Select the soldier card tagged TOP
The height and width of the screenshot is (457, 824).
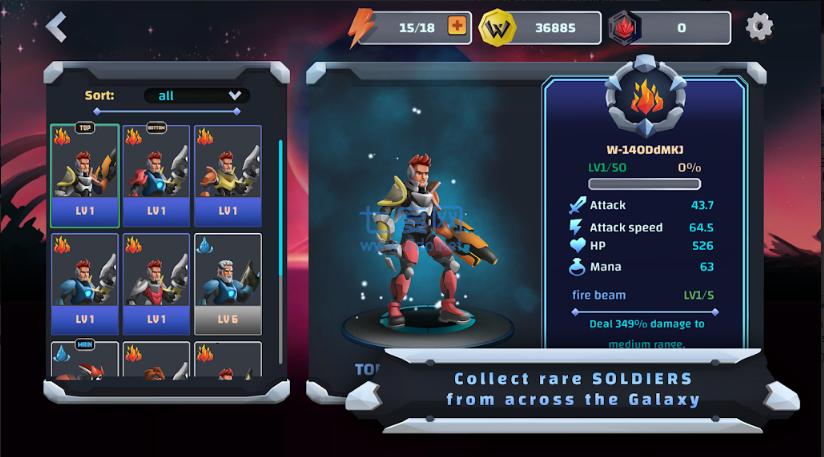point(85,176)
